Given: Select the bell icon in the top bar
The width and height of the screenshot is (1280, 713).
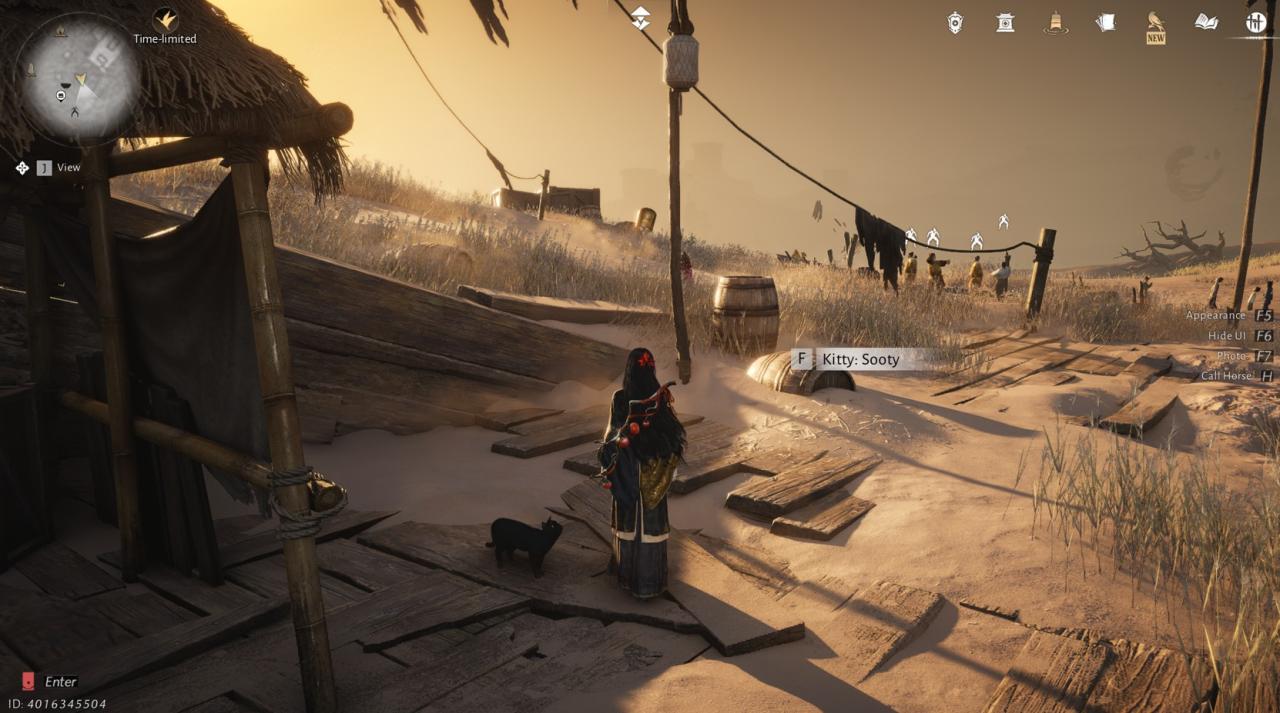Looking at the screenshot, I should (1055, 22).
